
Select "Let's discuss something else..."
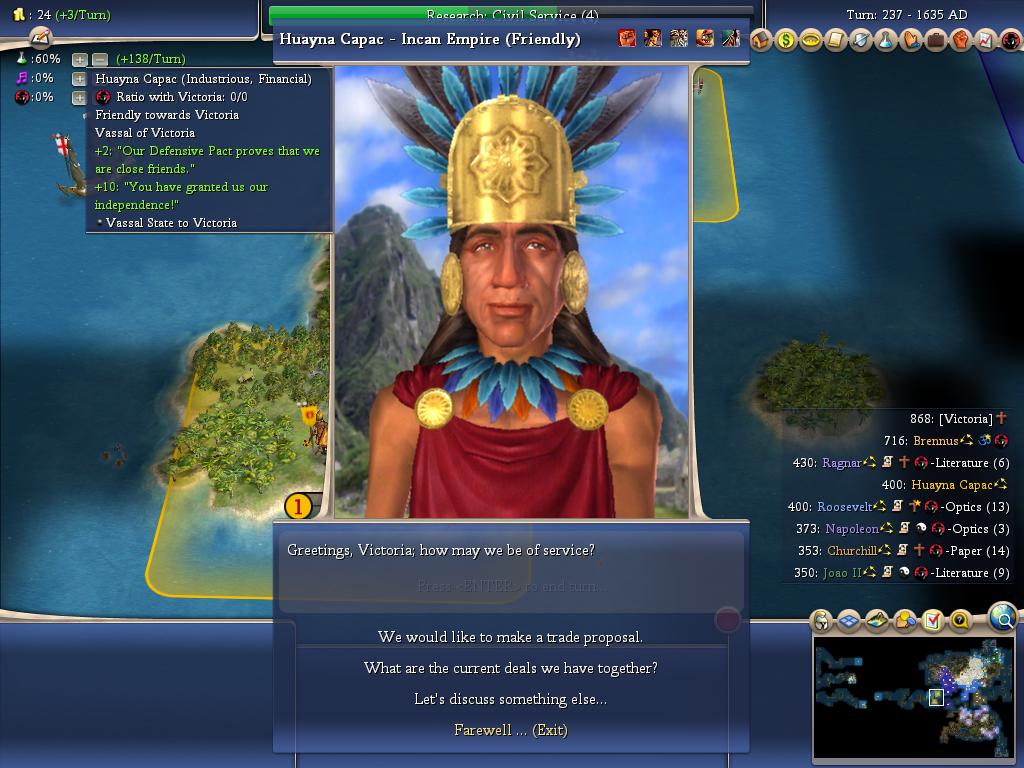click(510, 699)
